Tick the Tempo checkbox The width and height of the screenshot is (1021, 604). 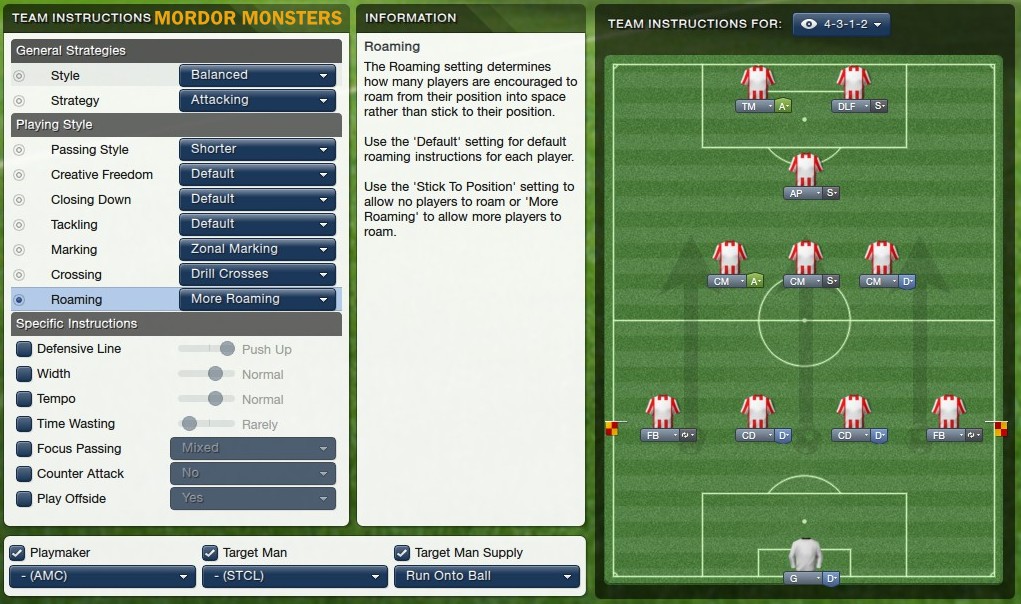[24, 399]
